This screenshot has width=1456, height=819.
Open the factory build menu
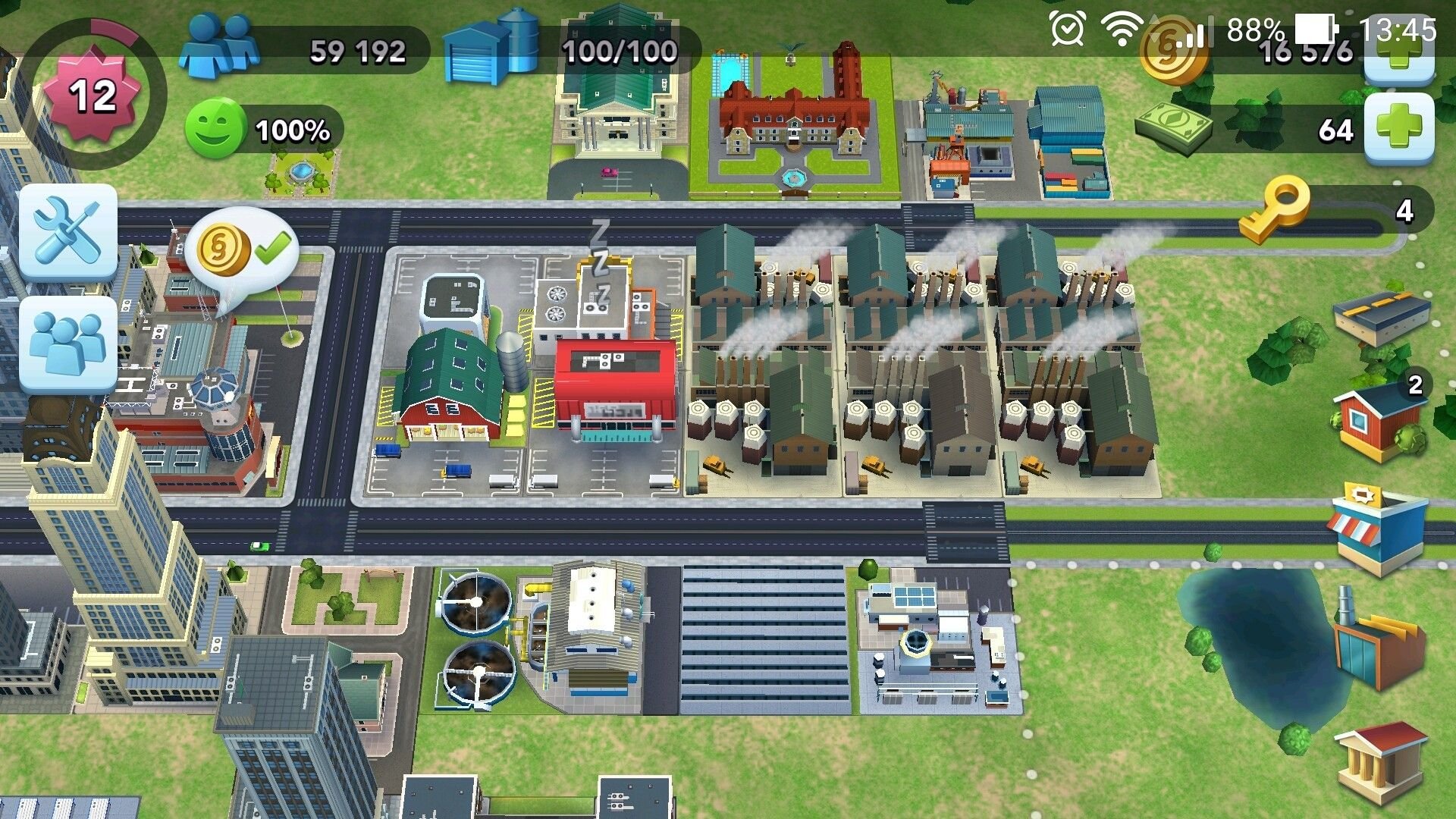[x=1379, y=641]
